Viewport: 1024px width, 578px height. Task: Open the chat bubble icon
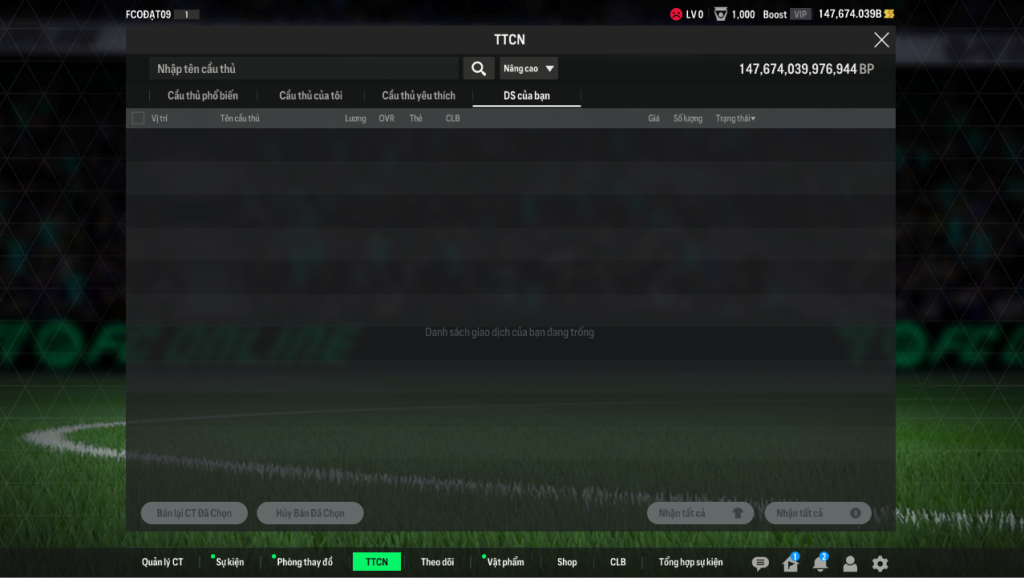point(760,564)
